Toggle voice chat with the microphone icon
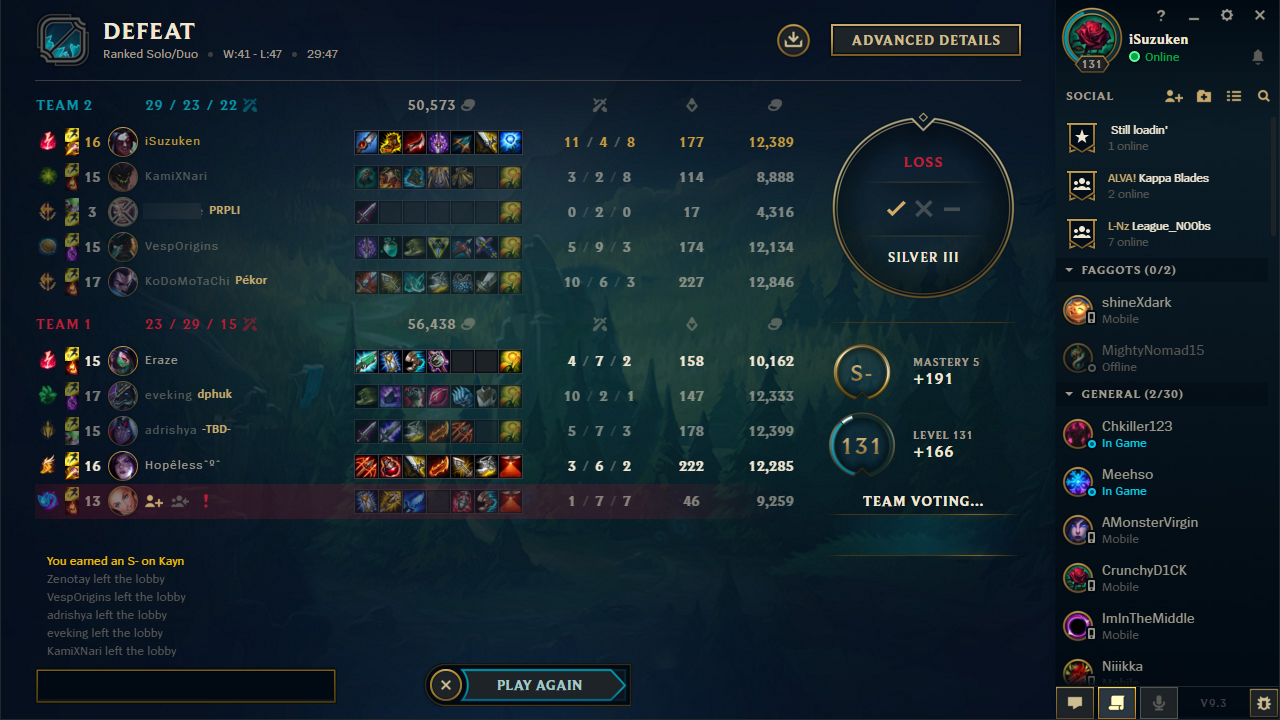 pos(1159,703)
